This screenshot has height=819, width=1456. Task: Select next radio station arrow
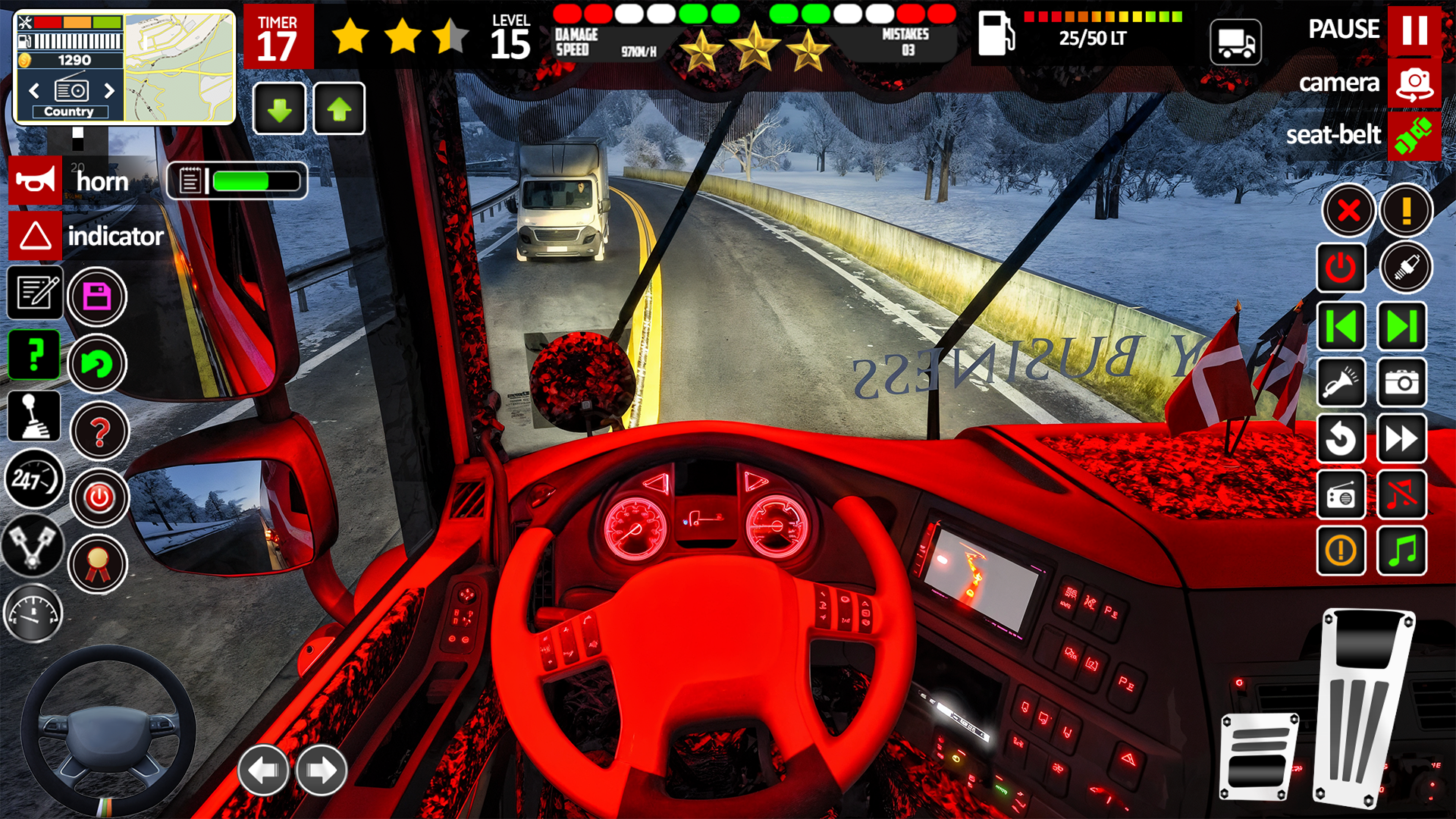click(109, 91)
